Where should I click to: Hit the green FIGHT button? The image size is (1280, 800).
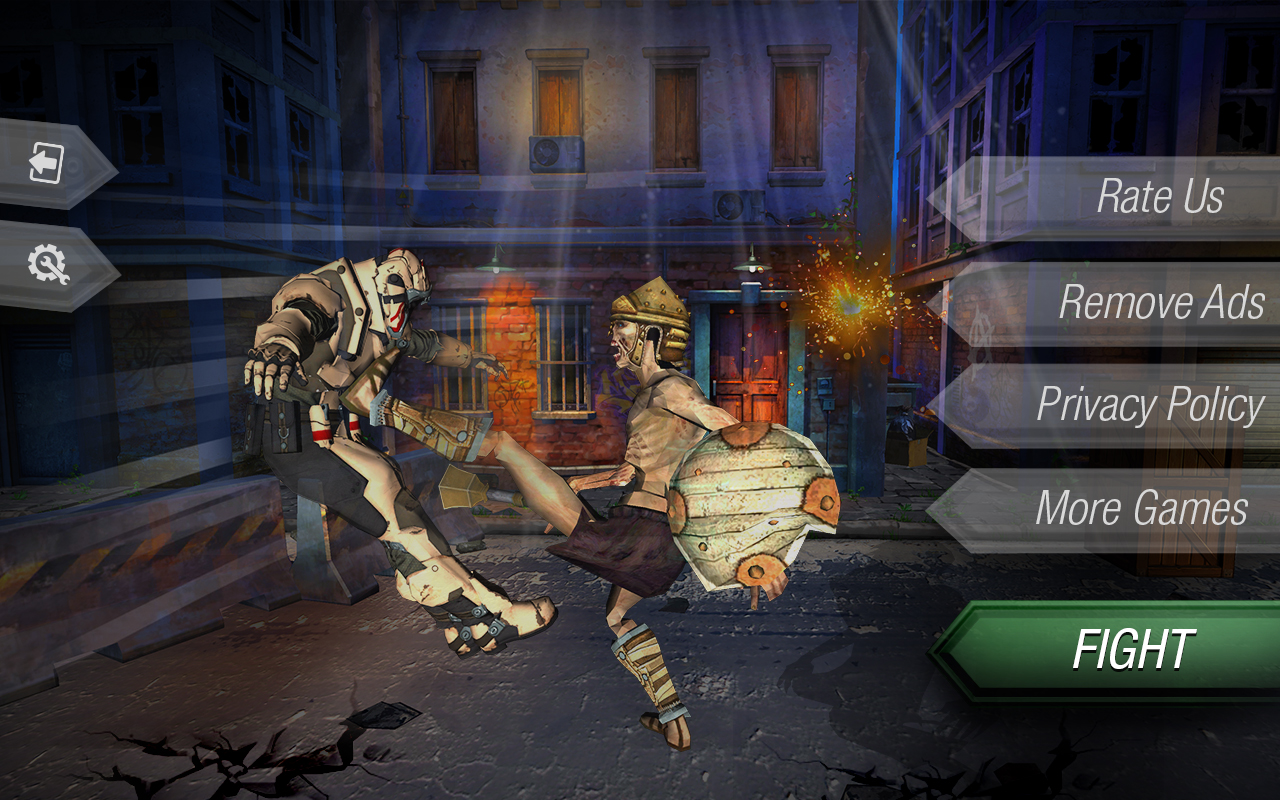pyautogui.click(x=1135, y=648)
